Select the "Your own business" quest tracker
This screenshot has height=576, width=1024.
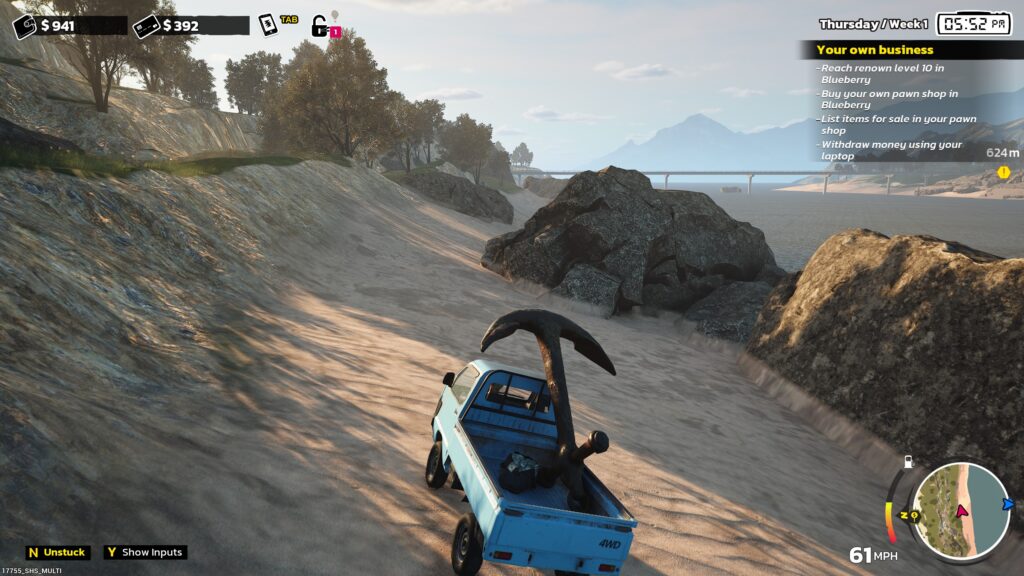875,49
